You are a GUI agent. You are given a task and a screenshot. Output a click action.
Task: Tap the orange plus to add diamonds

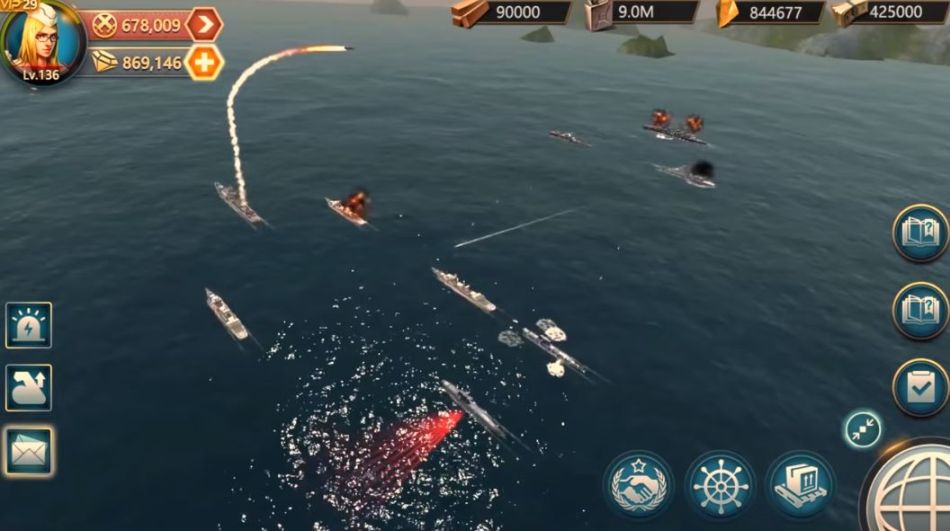[204, 62]
